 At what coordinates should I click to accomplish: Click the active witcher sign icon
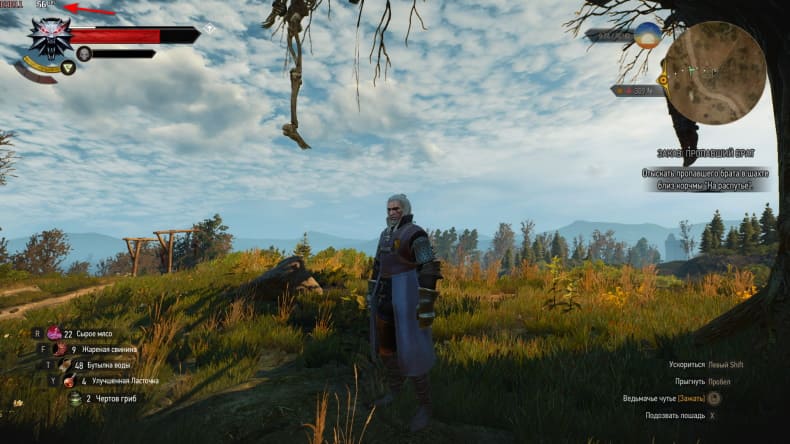68,68
